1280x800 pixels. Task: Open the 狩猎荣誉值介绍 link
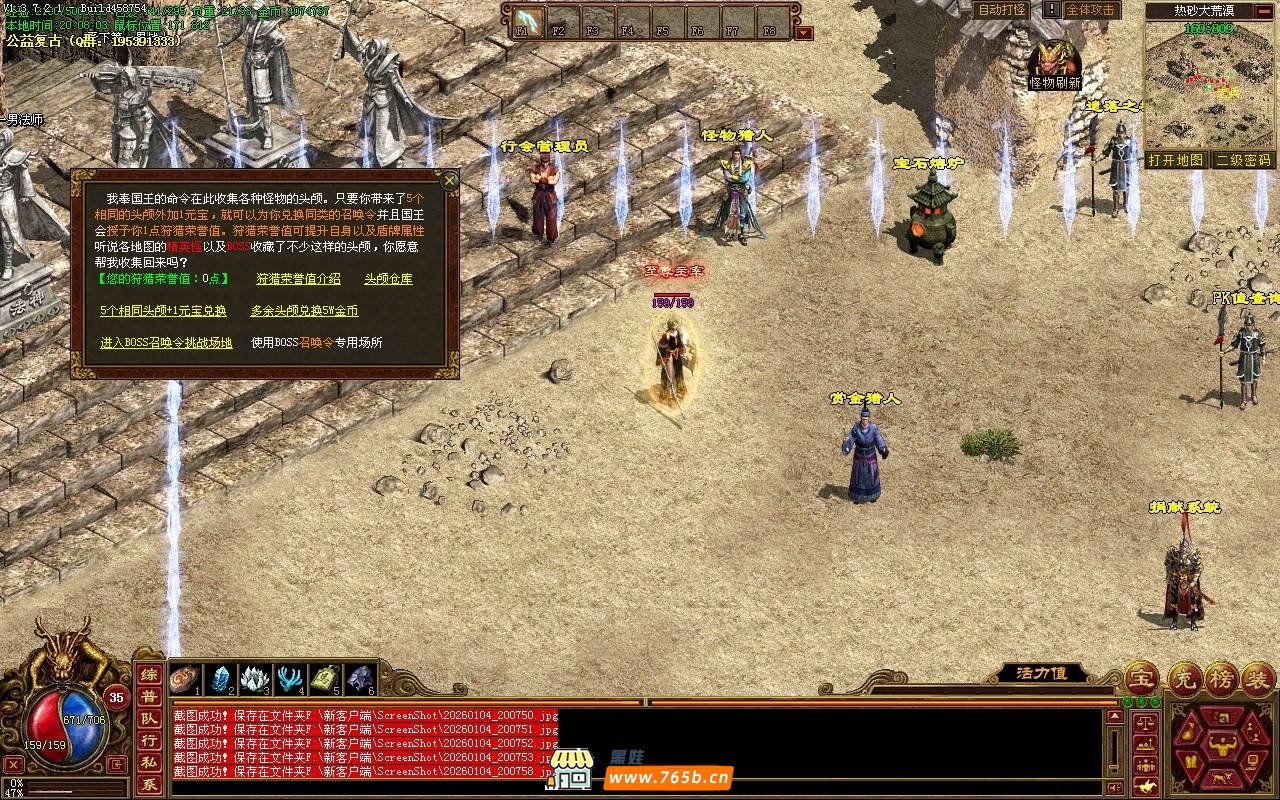(298, 279)
